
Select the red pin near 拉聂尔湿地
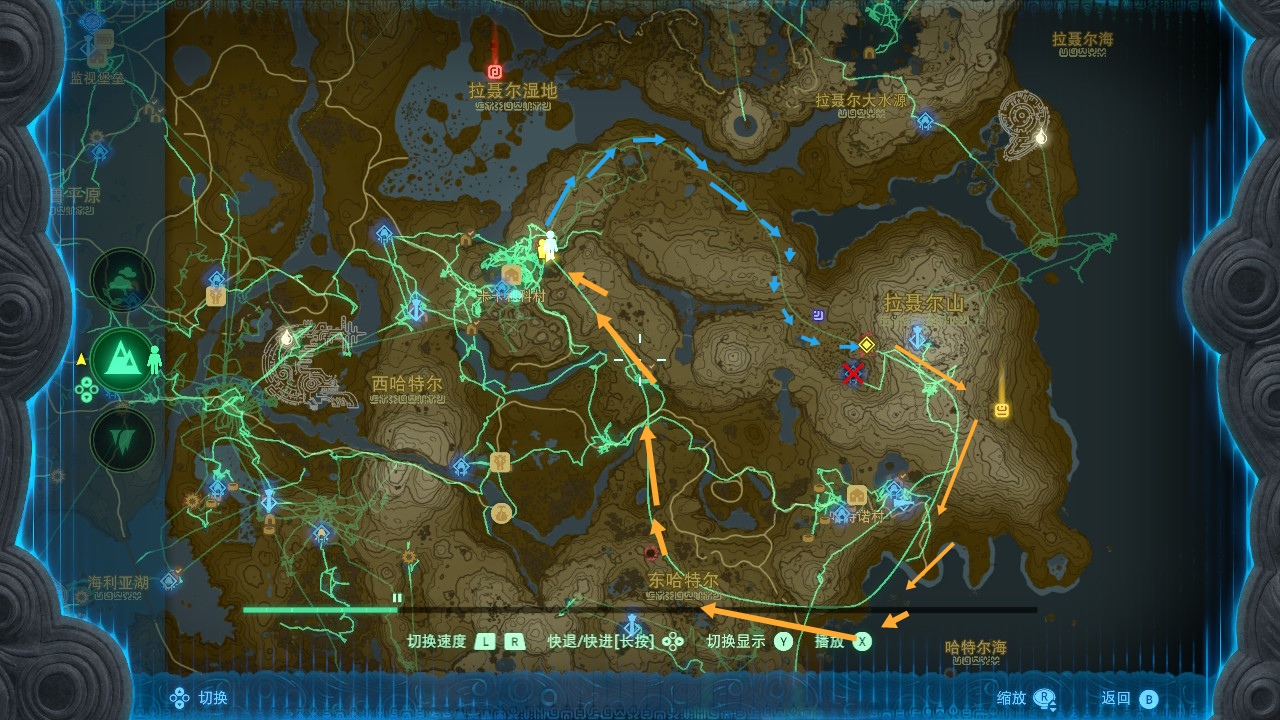(x=494, y=71)
